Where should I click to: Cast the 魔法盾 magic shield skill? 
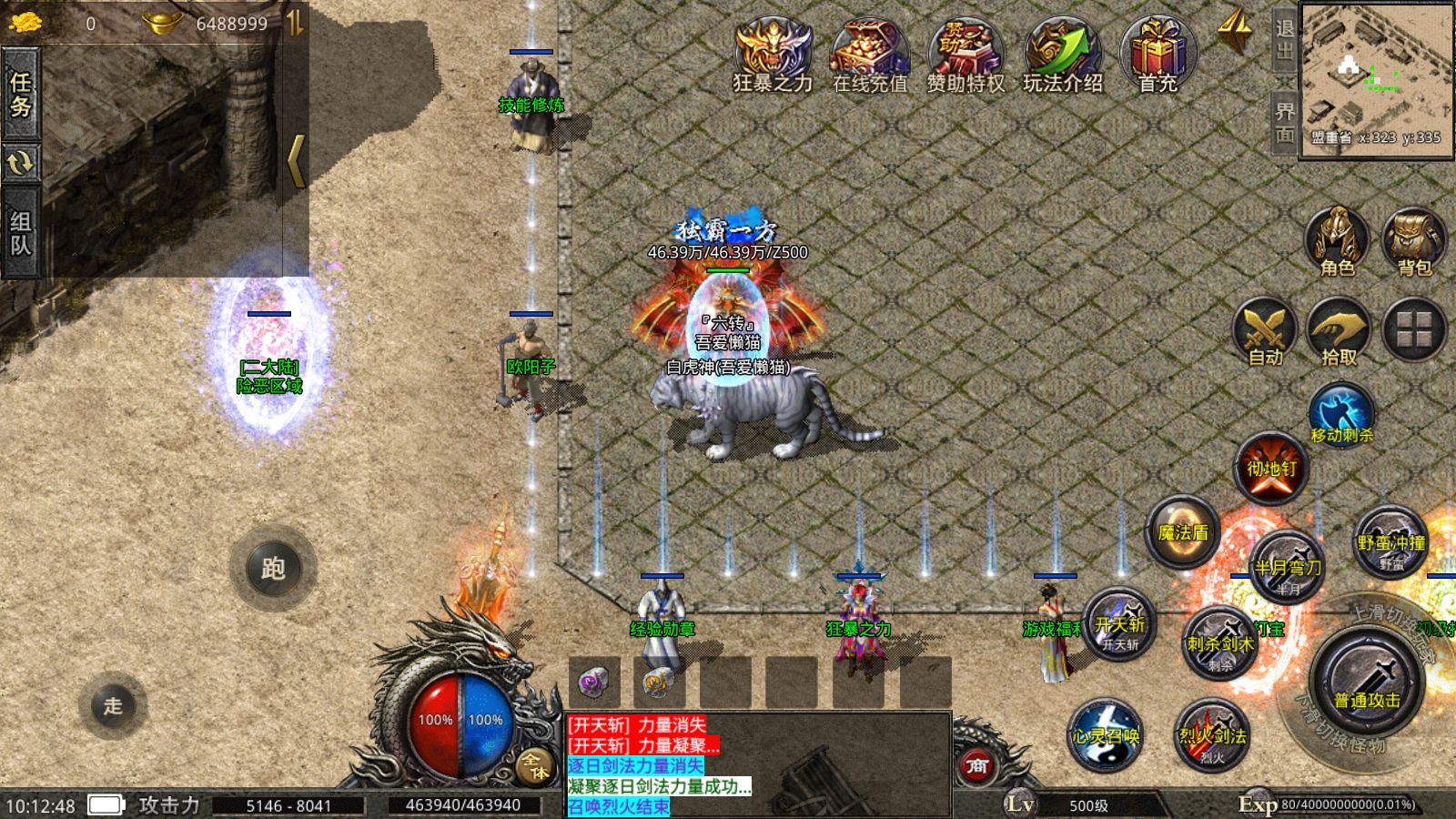point(1183,533)
